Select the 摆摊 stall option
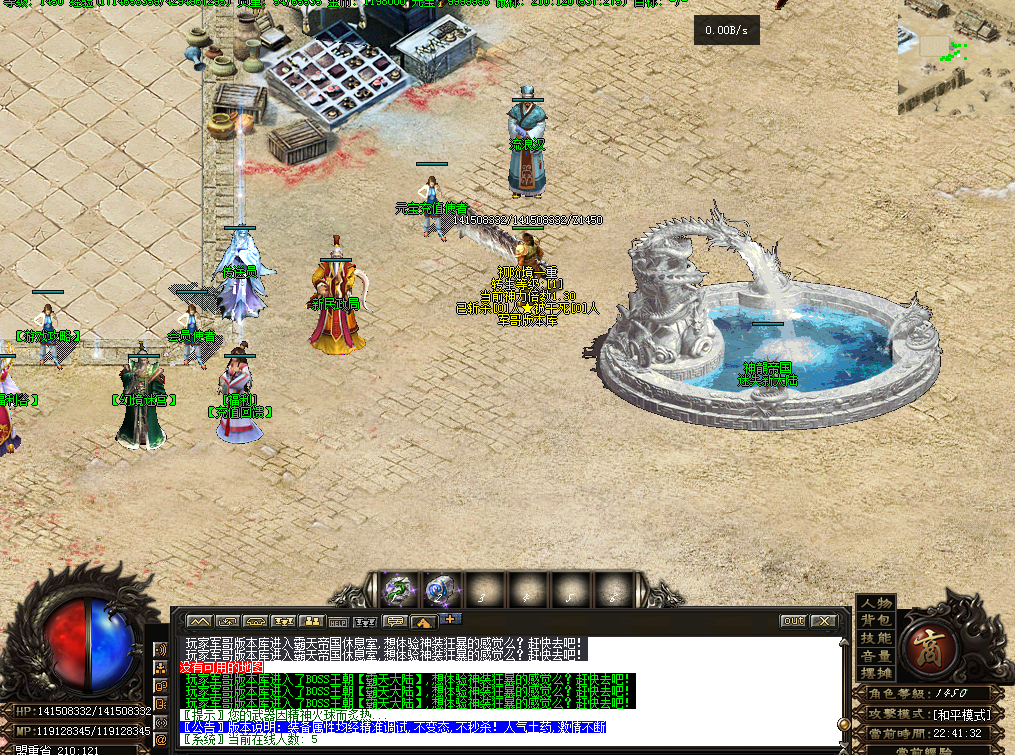The width and height of the screenshot is (1015, 755). tap(876, 673)
